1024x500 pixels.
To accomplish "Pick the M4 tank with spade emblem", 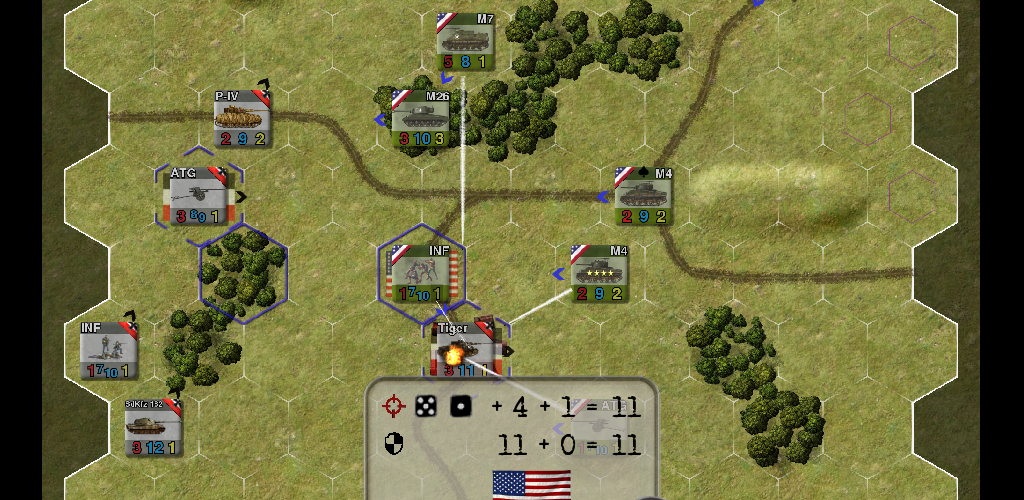I will pos(643,196).
